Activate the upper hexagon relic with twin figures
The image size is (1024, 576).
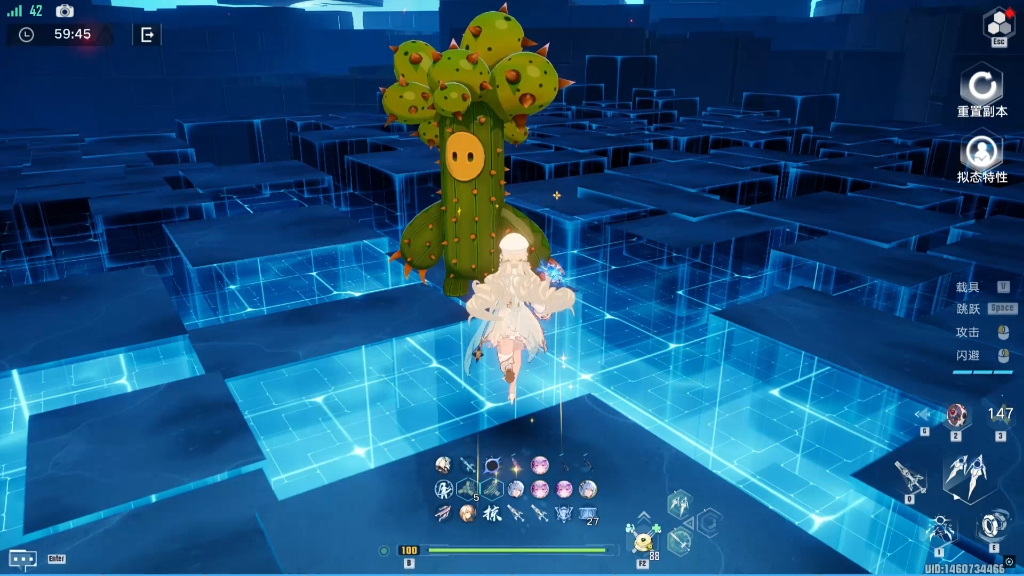[x=679, y=503]
